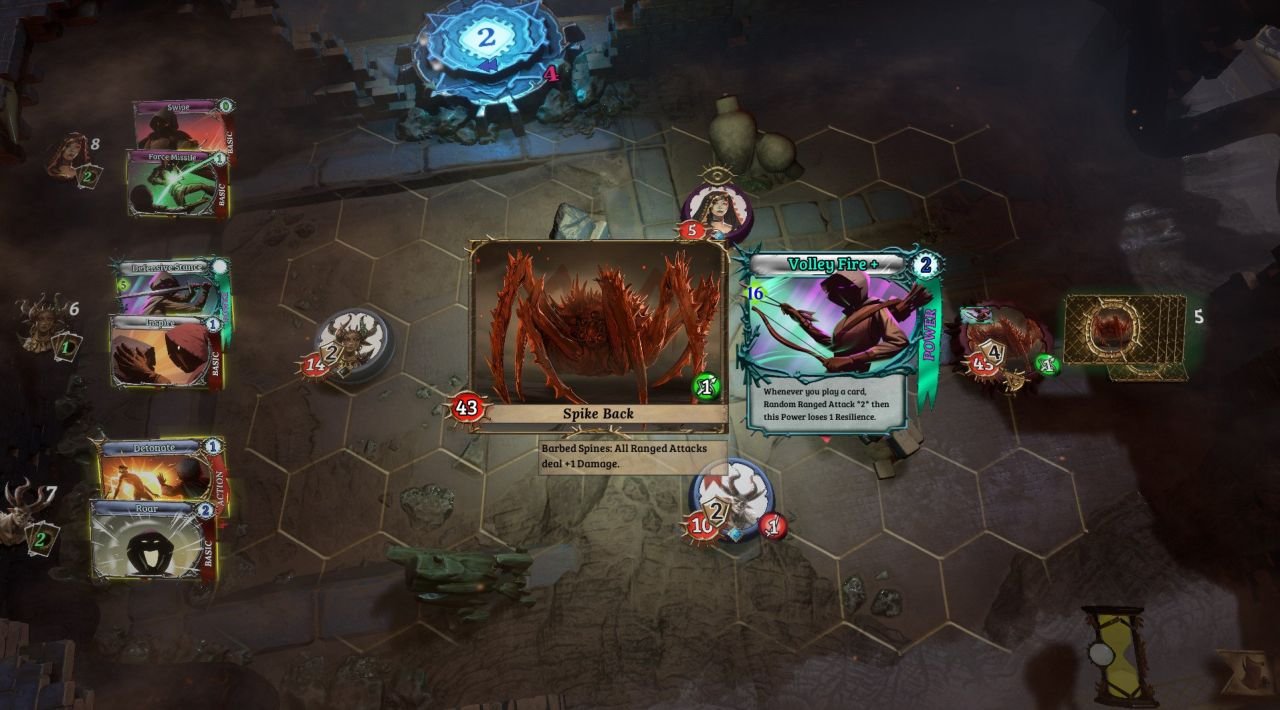Choose the Defensive Stance card
1280x710 pixels.
coord(170,287)
